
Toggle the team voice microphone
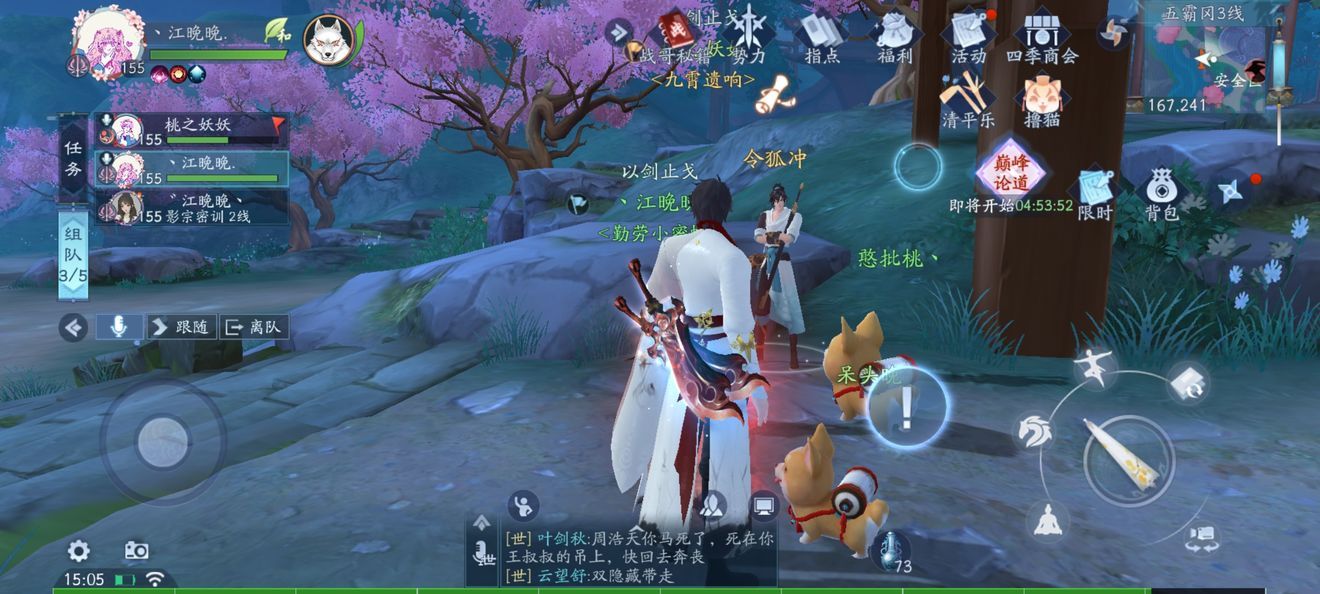point(118,327)
